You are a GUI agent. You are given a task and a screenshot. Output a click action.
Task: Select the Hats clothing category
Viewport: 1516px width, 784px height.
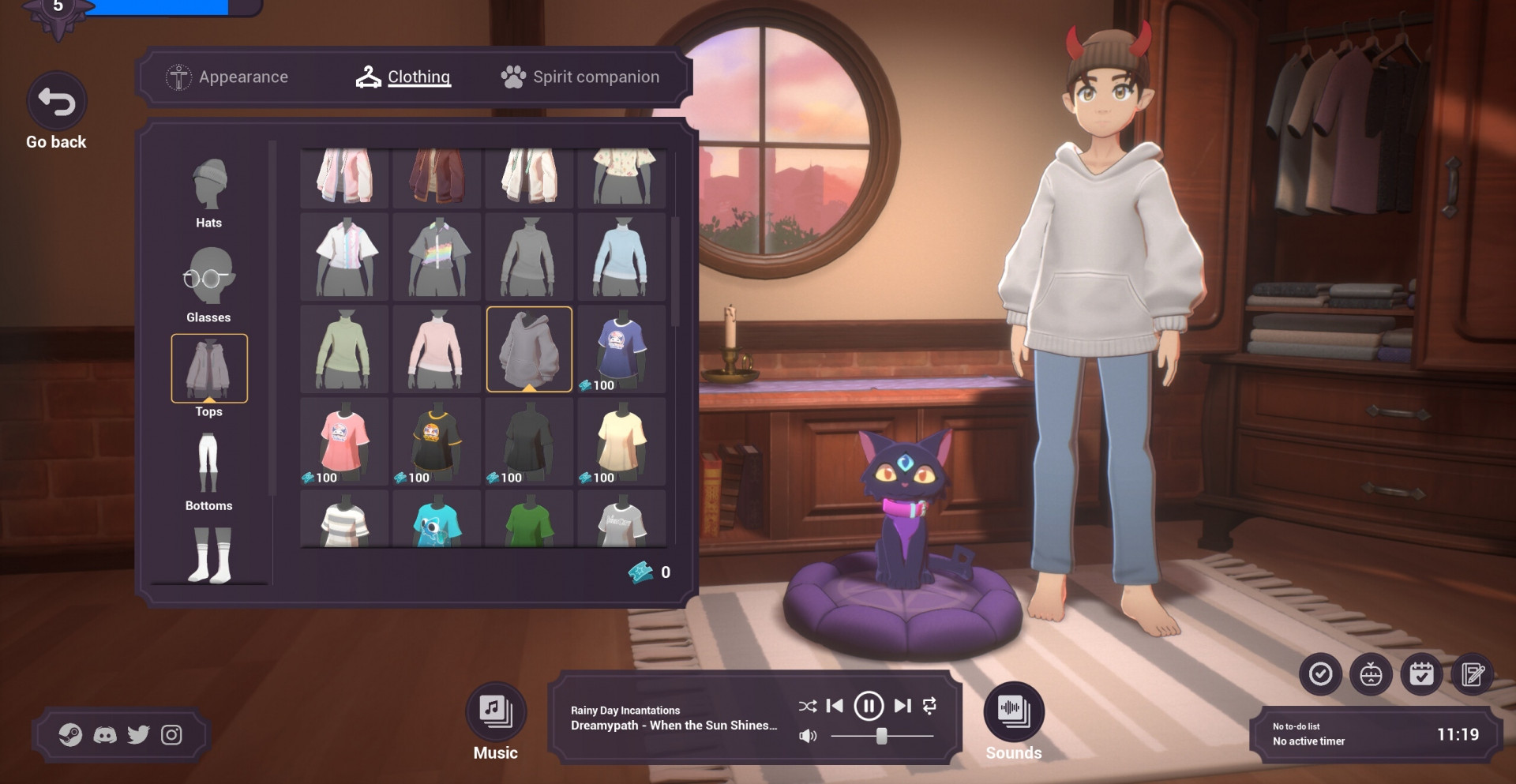209,193
